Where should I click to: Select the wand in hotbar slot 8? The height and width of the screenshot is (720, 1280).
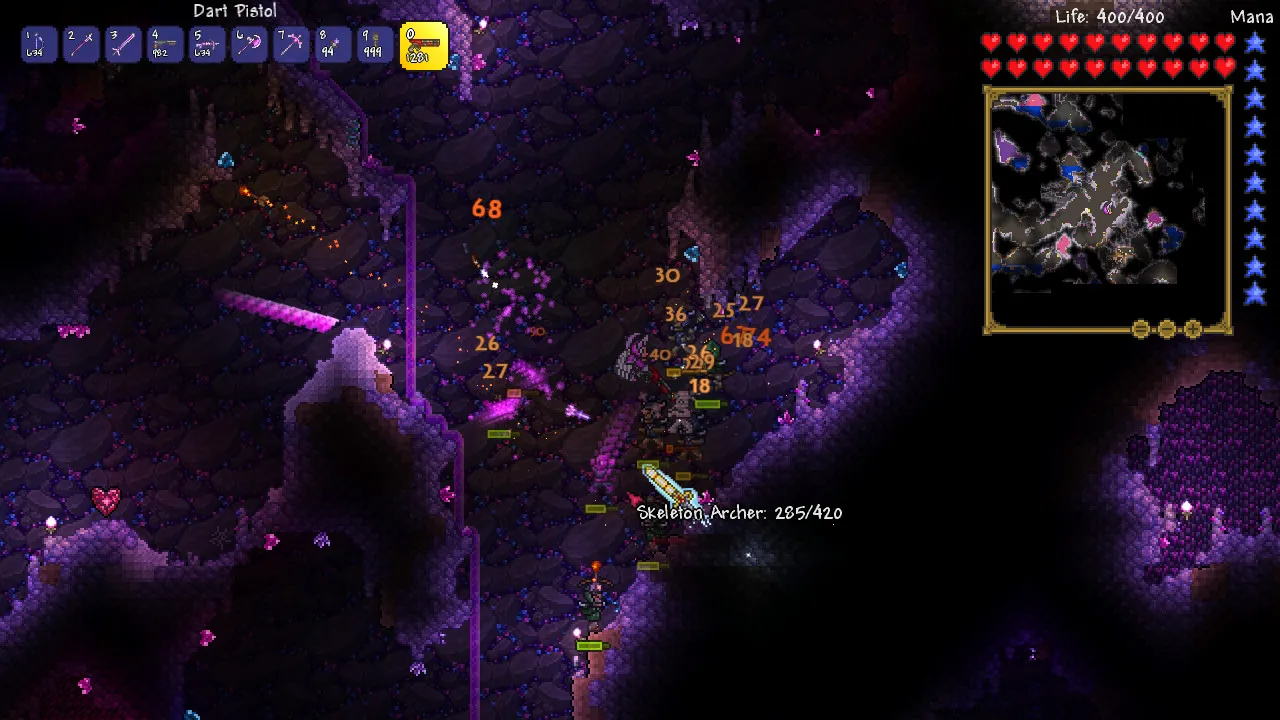pos(333,45)
